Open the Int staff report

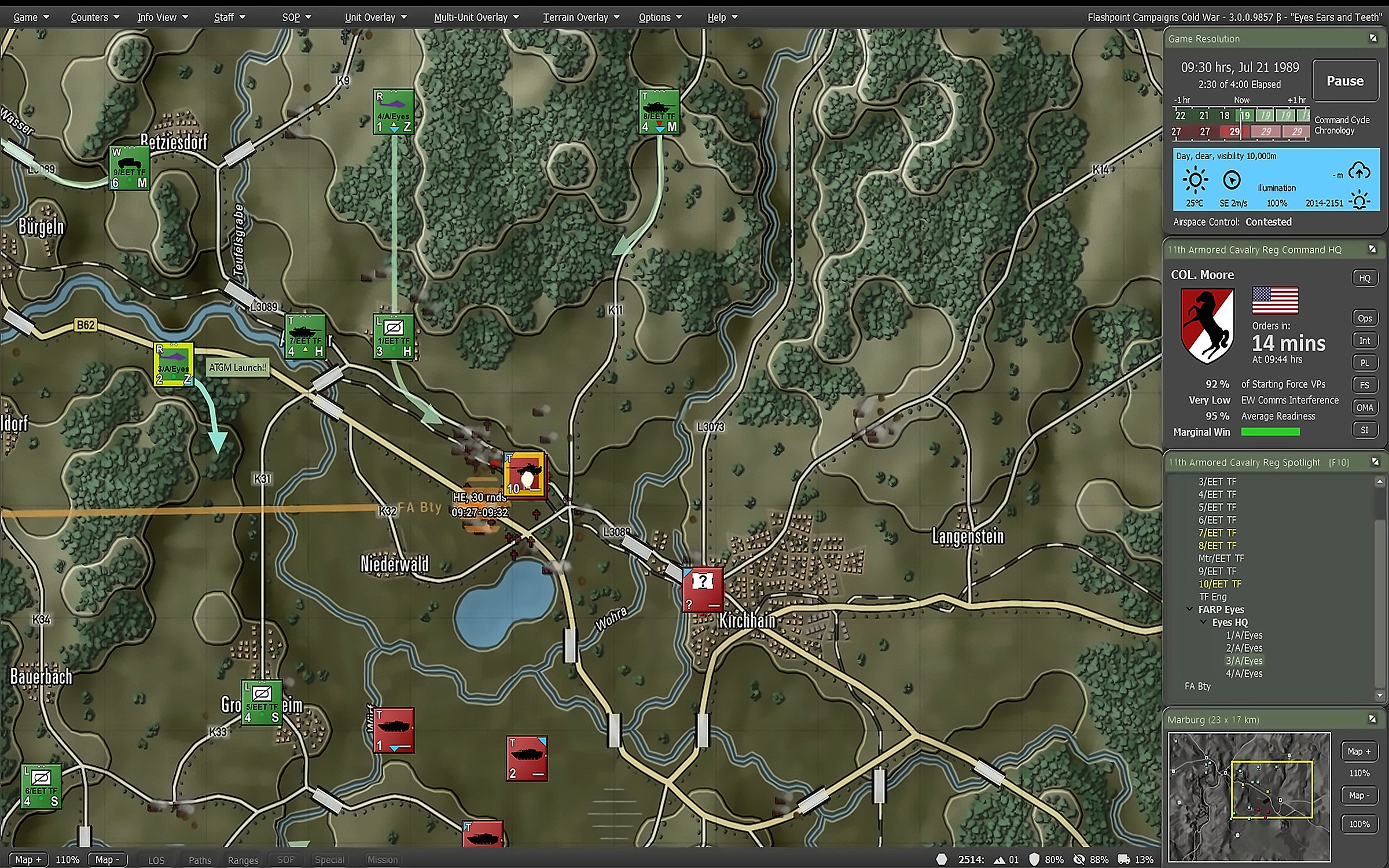pyautogui.click(x=1364, y=341)
